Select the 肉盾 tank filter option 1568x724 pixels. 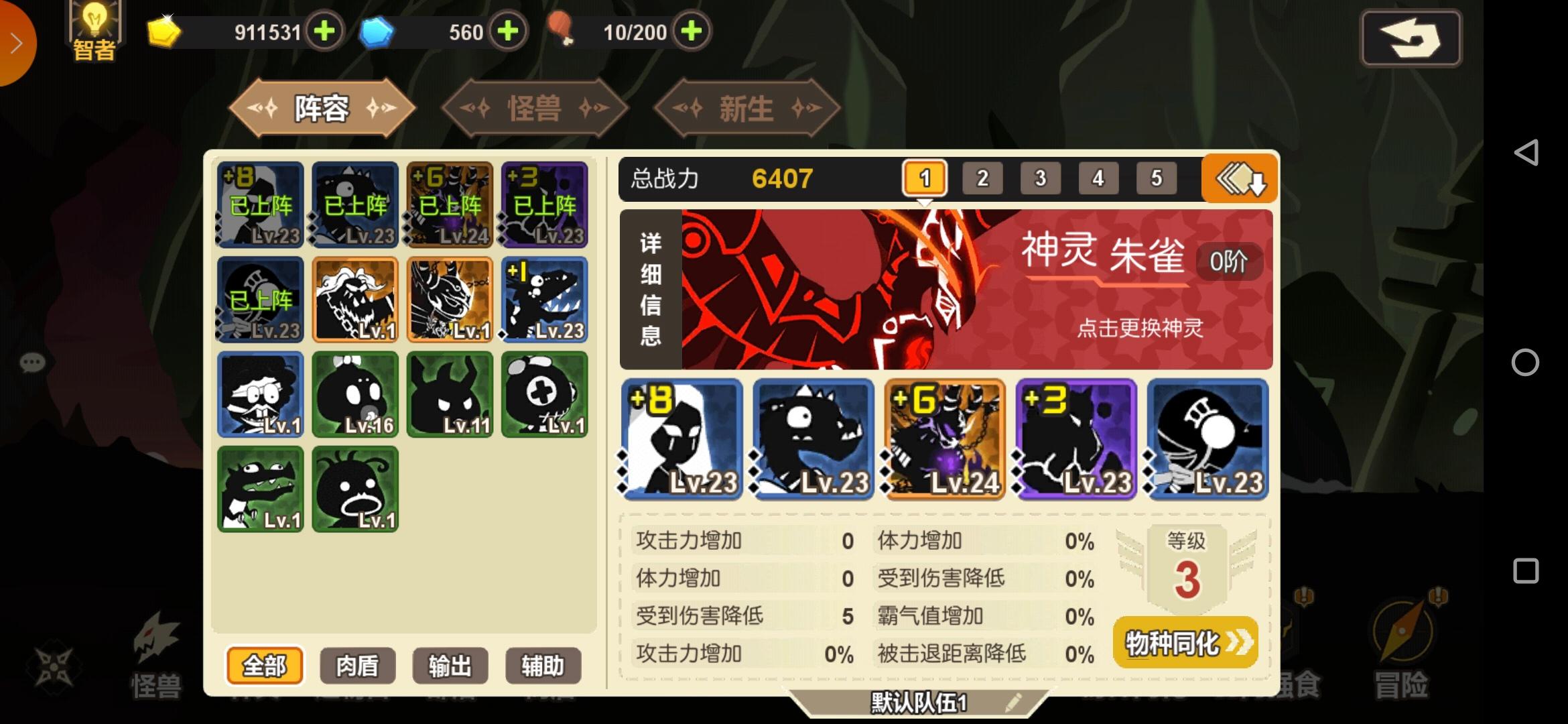[356, 666]
